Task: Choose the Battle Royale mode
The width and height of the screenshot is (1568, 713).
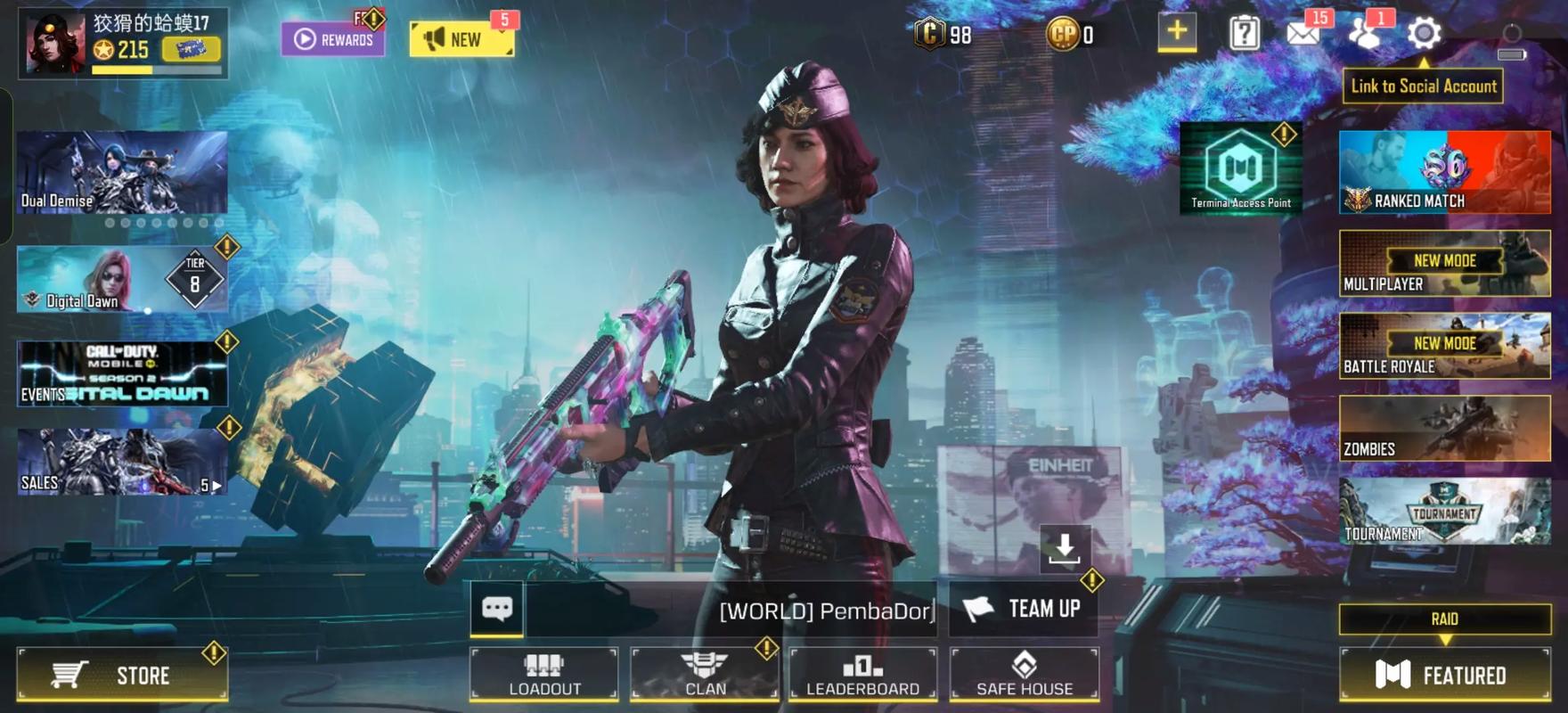Action: pyautogui.click(x=1444, y=346)
